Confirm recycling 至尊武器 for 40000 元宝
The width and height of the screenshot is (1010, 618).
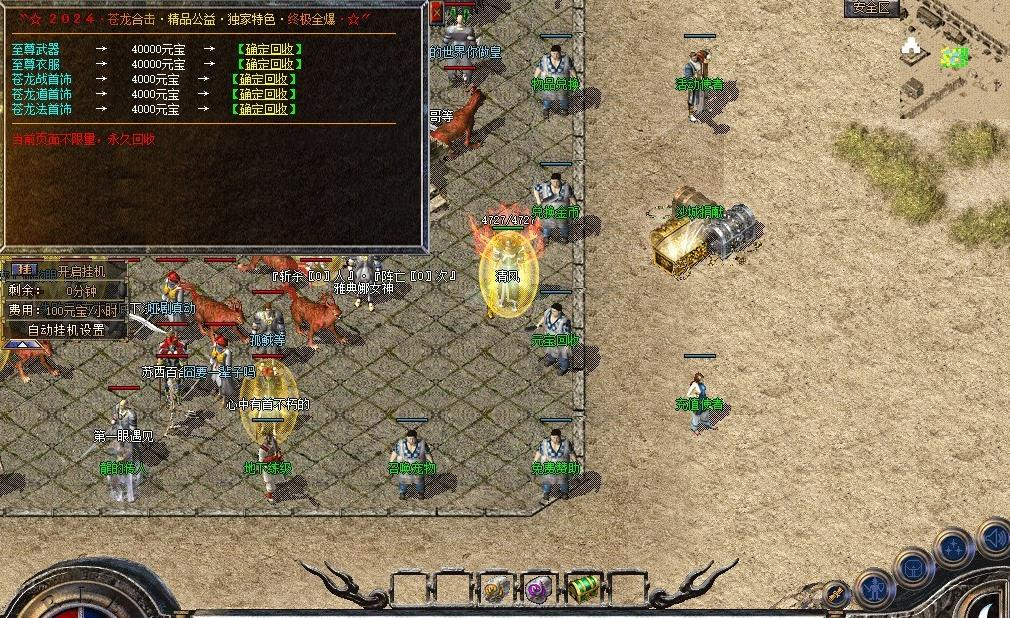pos(269,49)
